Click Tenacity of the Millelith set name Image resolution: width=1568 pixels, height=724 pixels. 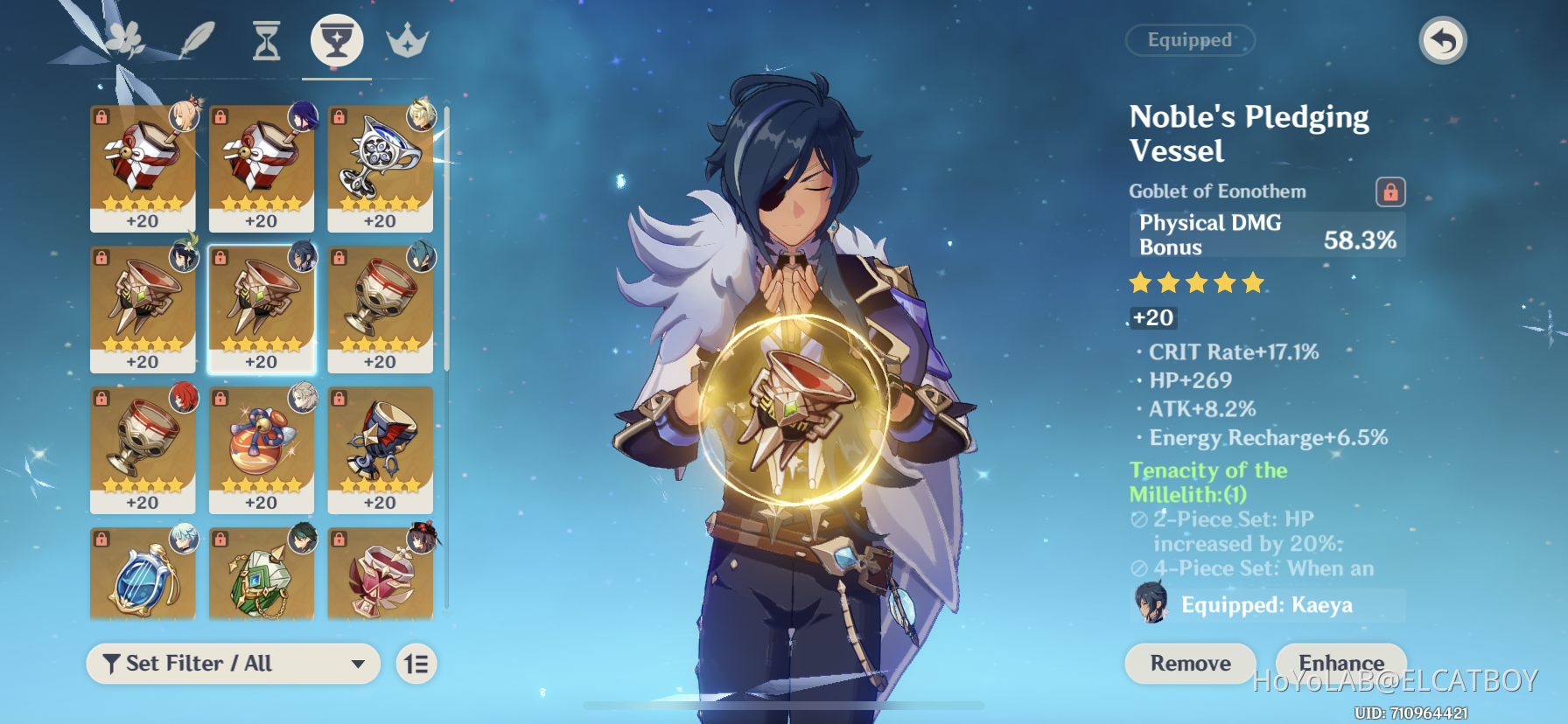[x=1207, y=483]
